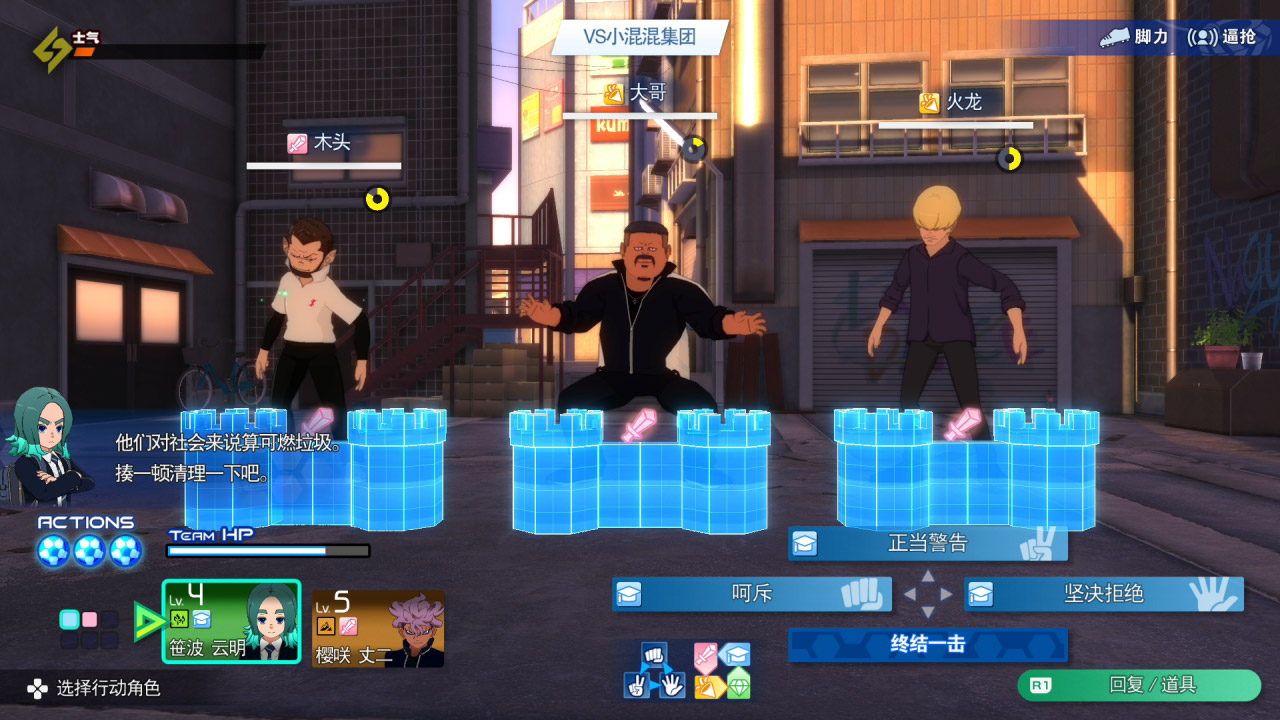Viewport: 1280px width, 720px height.
Task: Pick the 坚决拒绝 action
Action: [1104, 594]
